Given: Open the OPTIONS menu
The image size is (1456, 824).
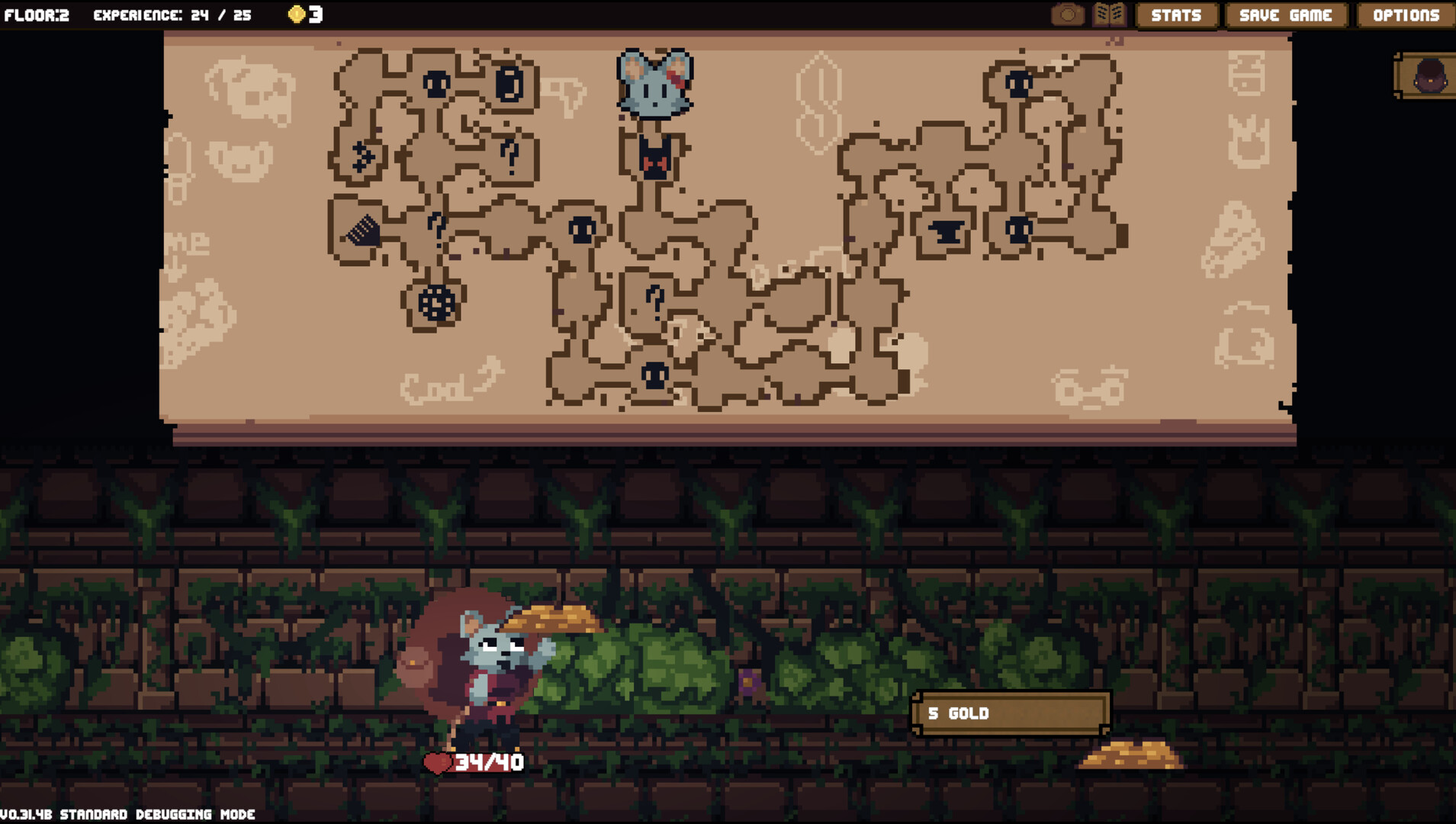Looking at the screenshot, I should click(x=1407, y=14).
